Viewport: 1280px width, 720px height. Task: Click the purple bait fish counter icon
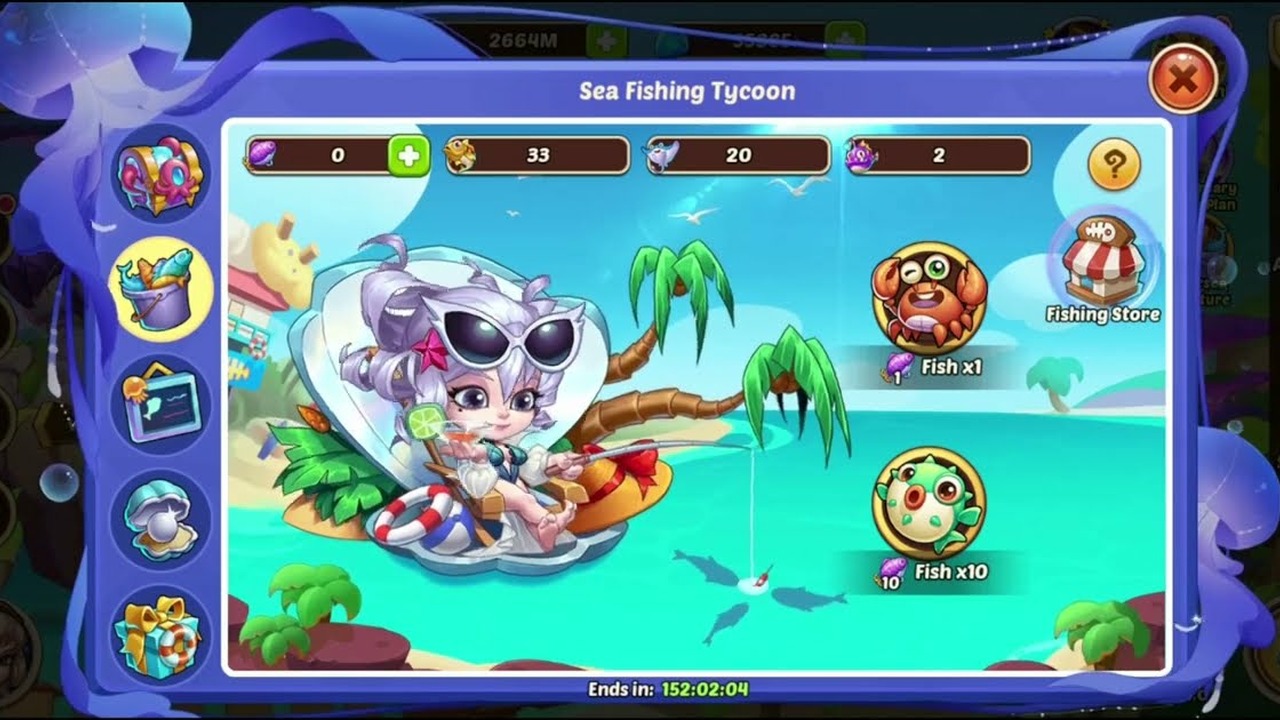(x=262, y=155)
